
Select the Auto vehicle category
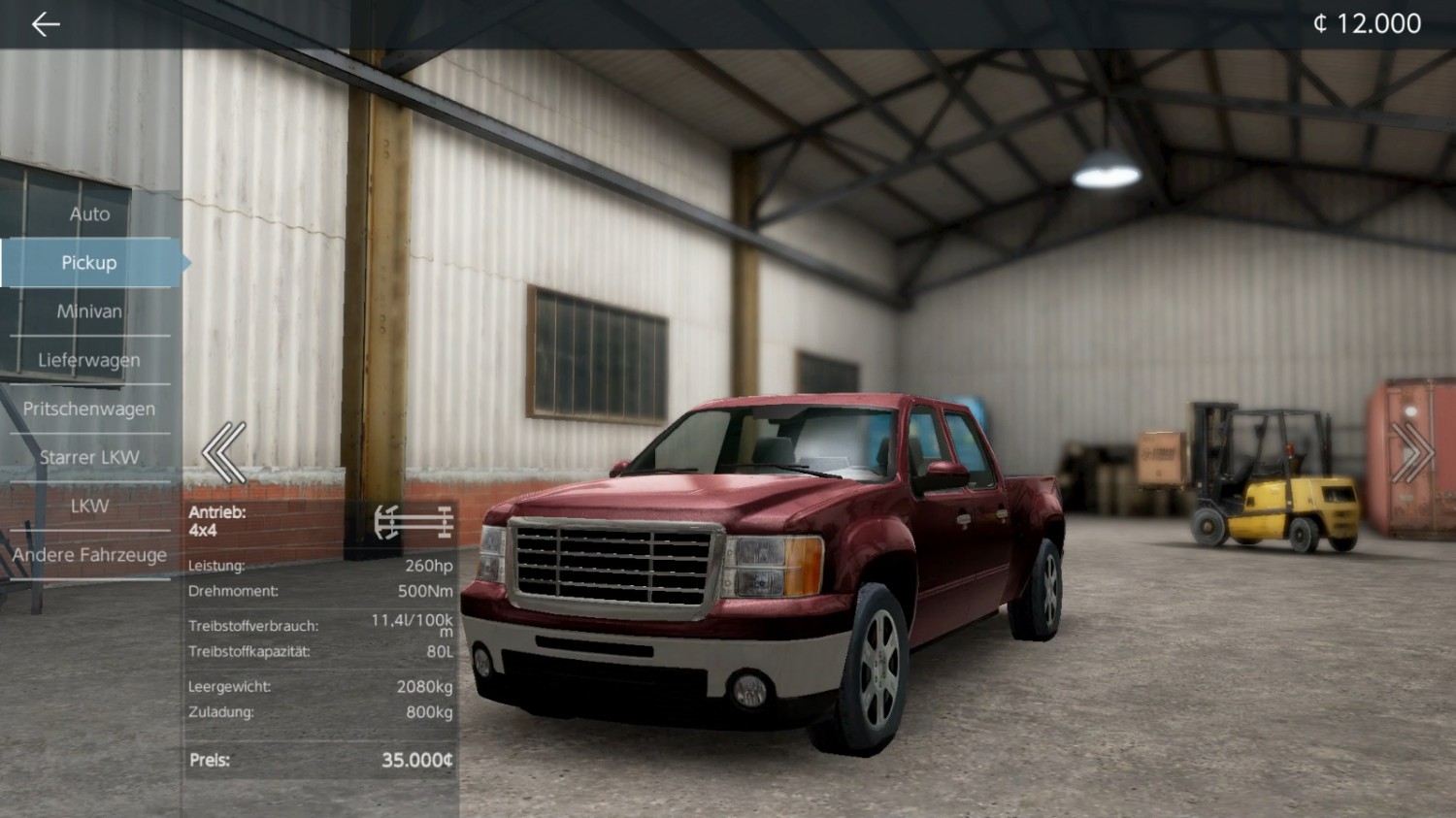tap(89, 214)
